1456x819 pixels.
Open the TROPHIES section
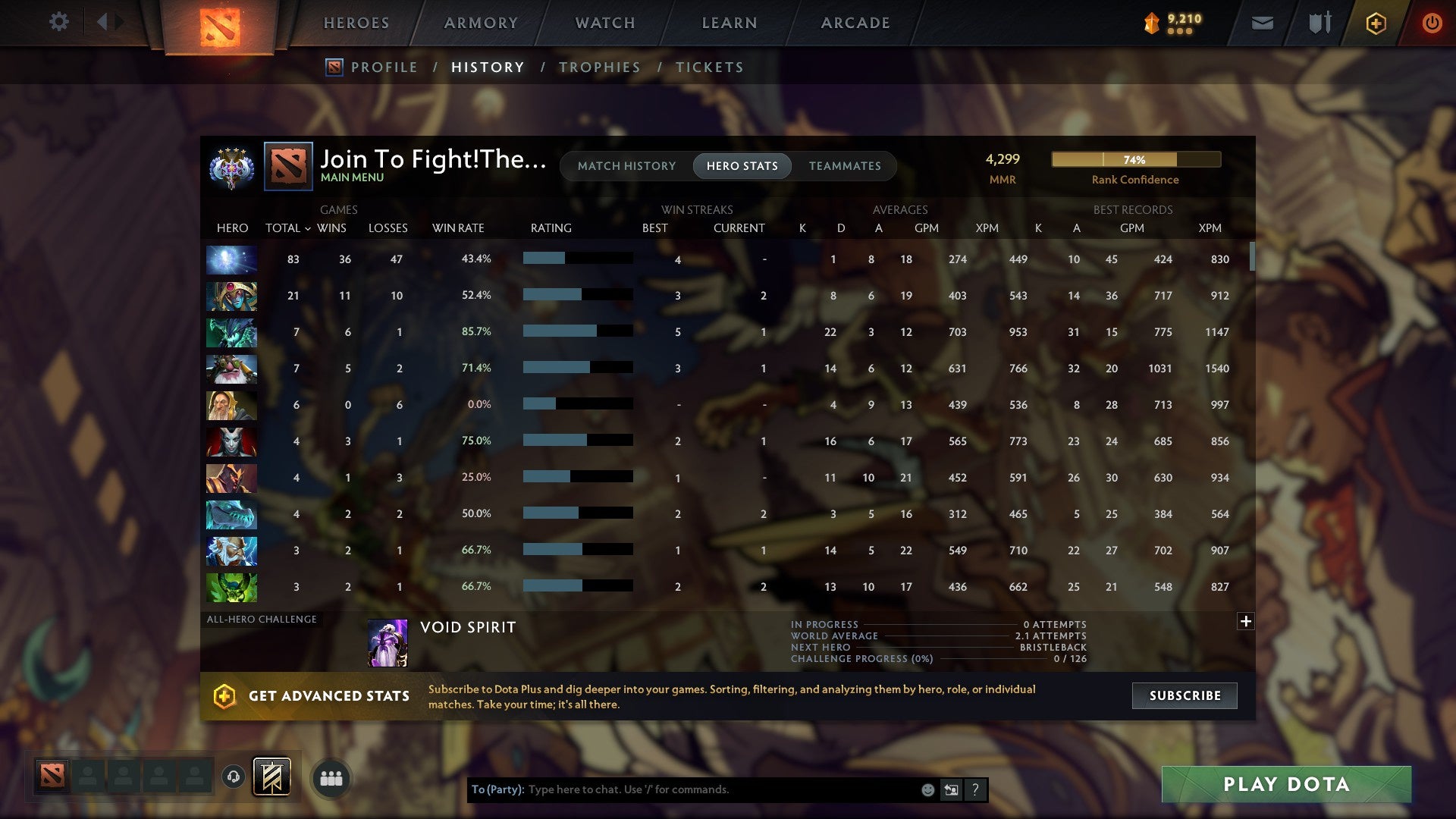tap(599, 67)
